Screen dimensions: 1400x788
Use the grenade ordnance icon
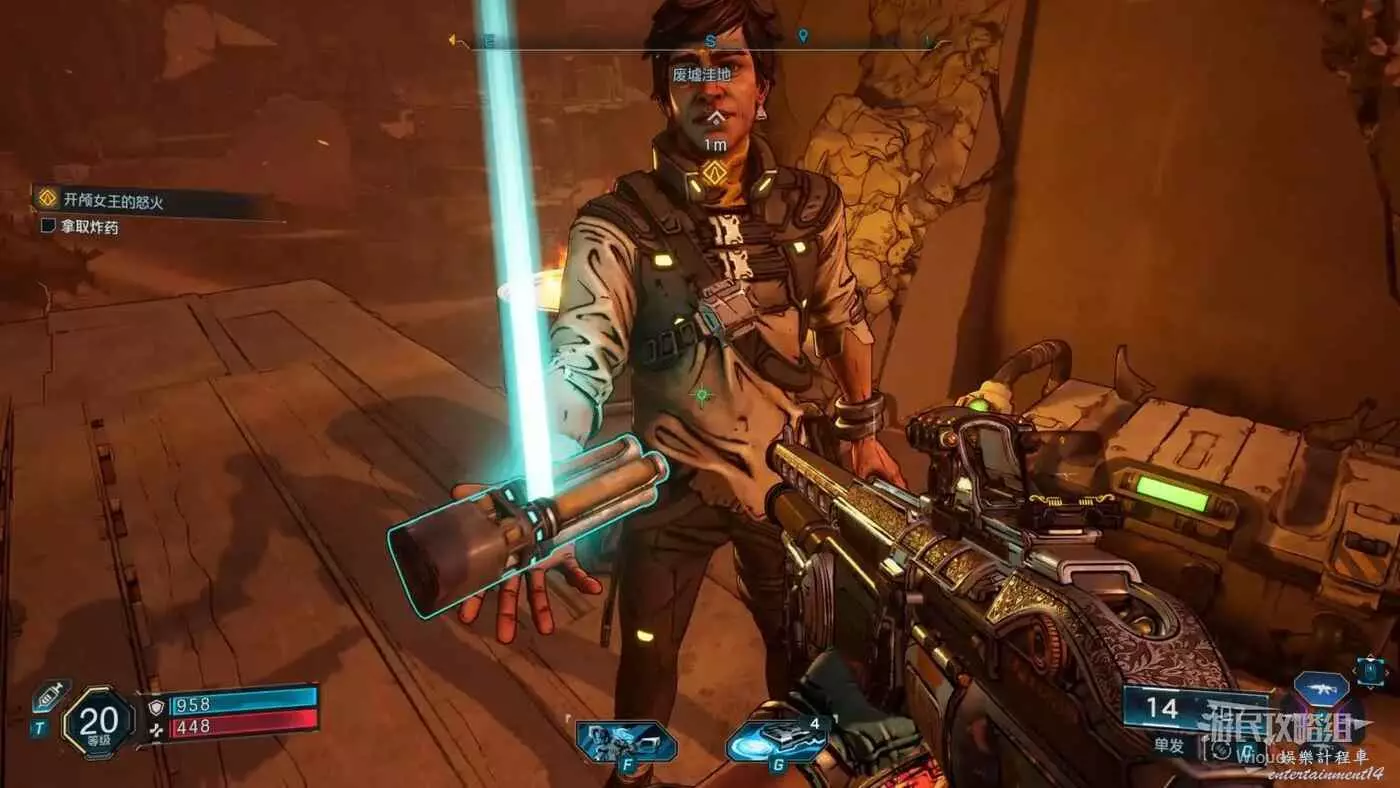pyautogui.click(x=775, y=741)
